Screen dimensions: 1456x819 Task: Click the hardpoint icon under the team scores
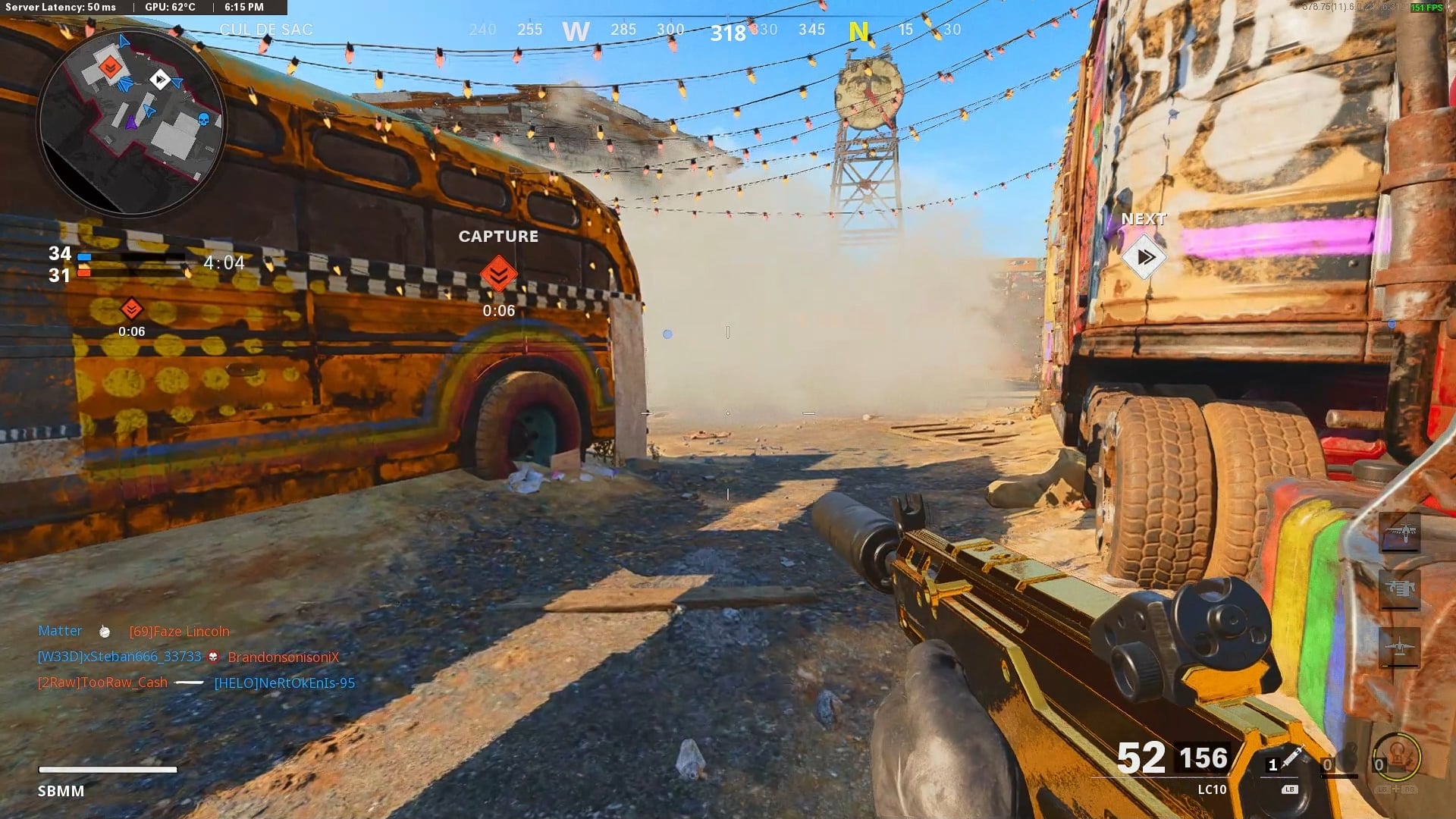tap(131, 309)
